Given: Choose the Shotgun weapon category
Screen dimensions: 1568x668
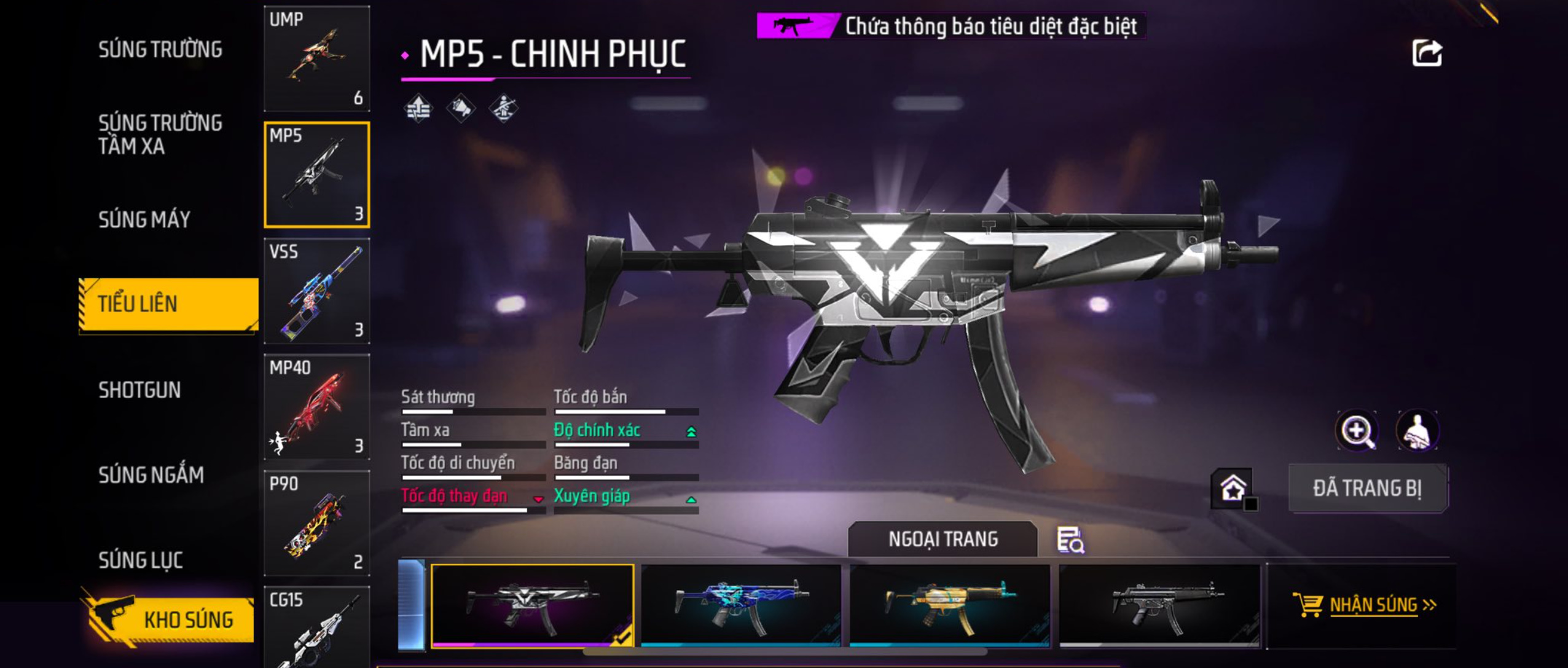Looking at the screenshot, I should pos(139,390).
